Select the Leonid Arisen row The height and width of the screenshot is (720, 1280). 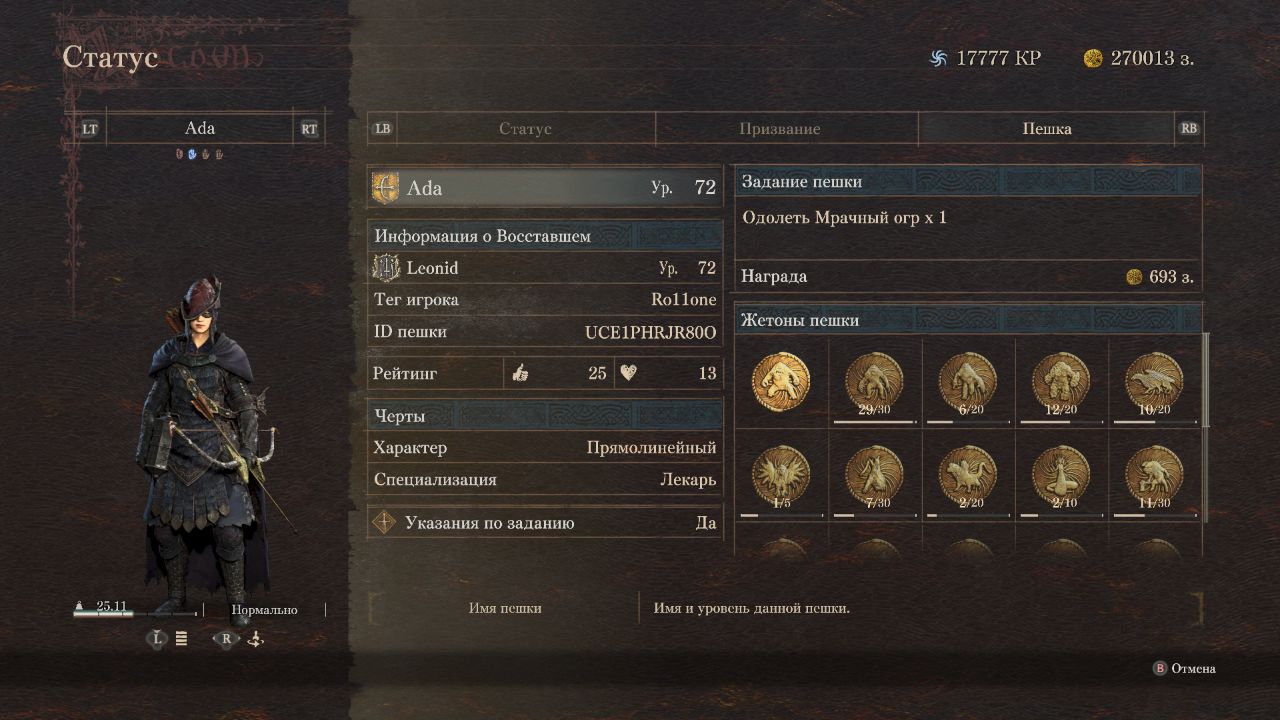pyautogui.click(x=545, y=268)
